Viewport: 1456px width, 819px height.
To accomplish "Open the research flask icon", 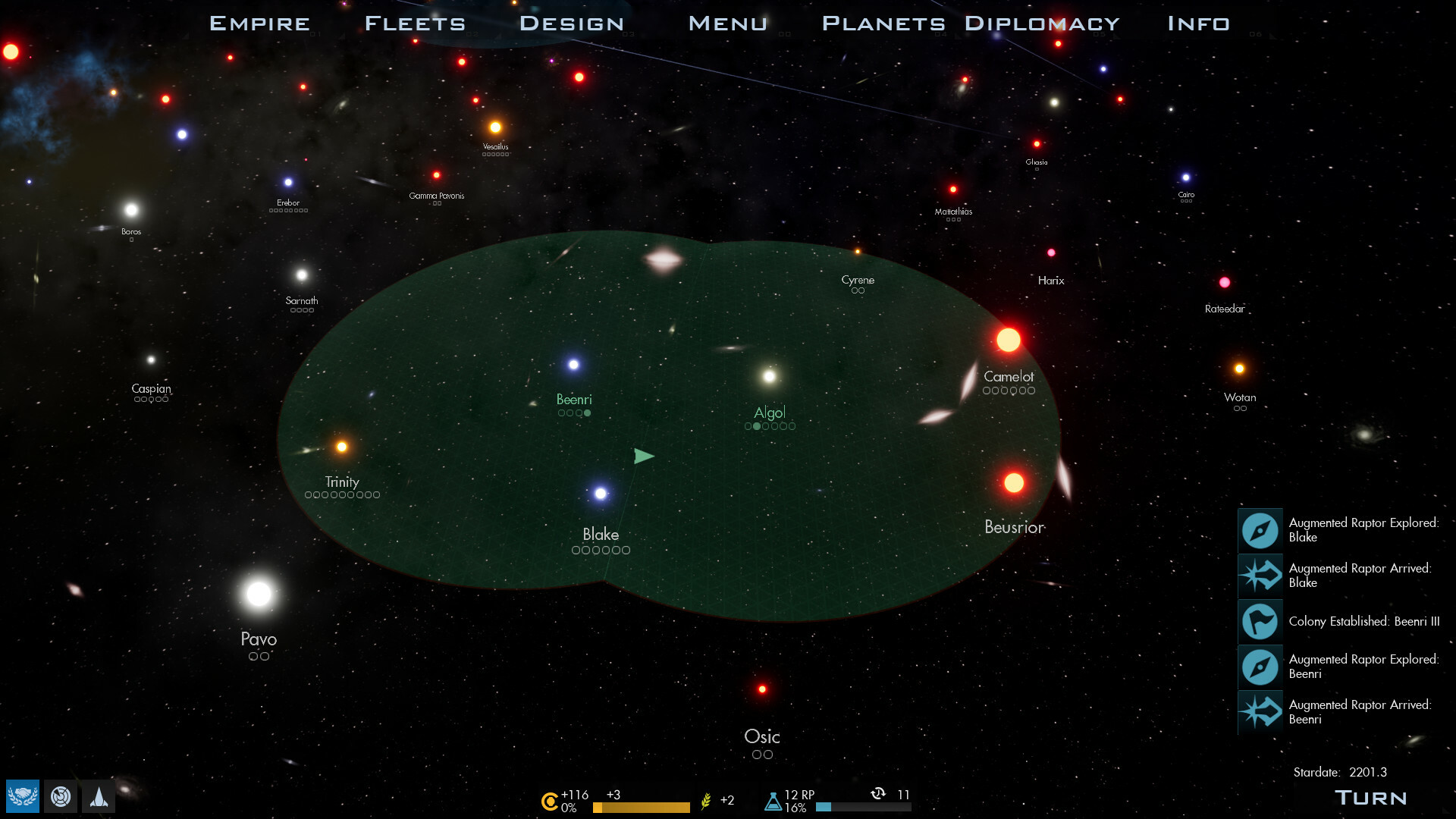I will click(x=774, y=800).
